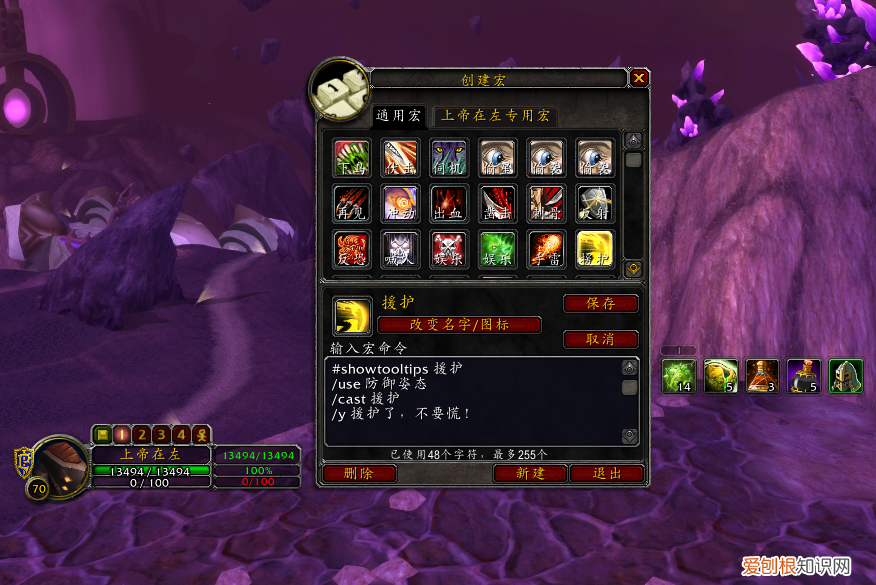Use the helmet icon on the action bar

(845, 376)
